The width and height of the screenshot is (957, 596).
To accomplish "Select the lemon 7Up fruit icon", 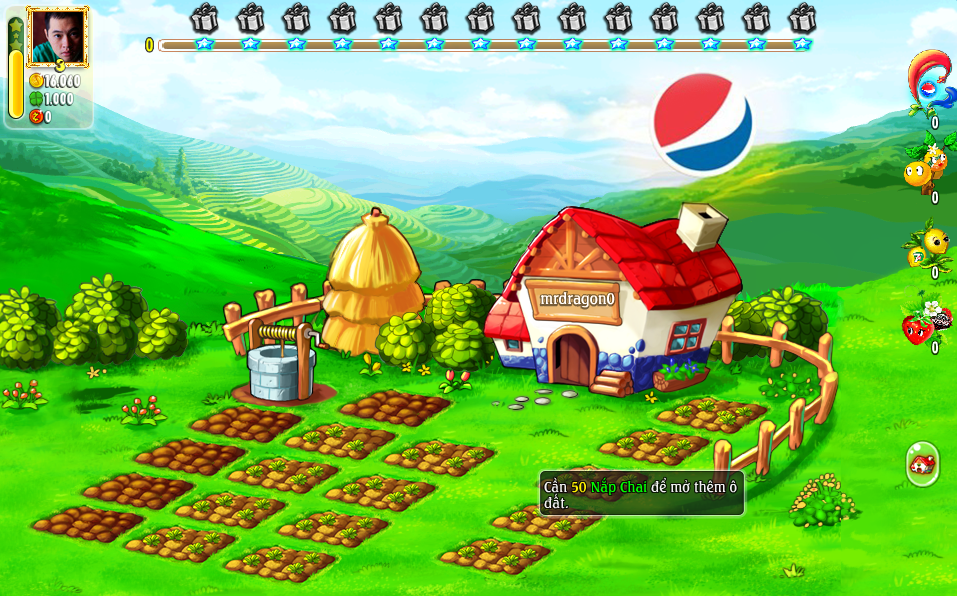I will (928, 243).
